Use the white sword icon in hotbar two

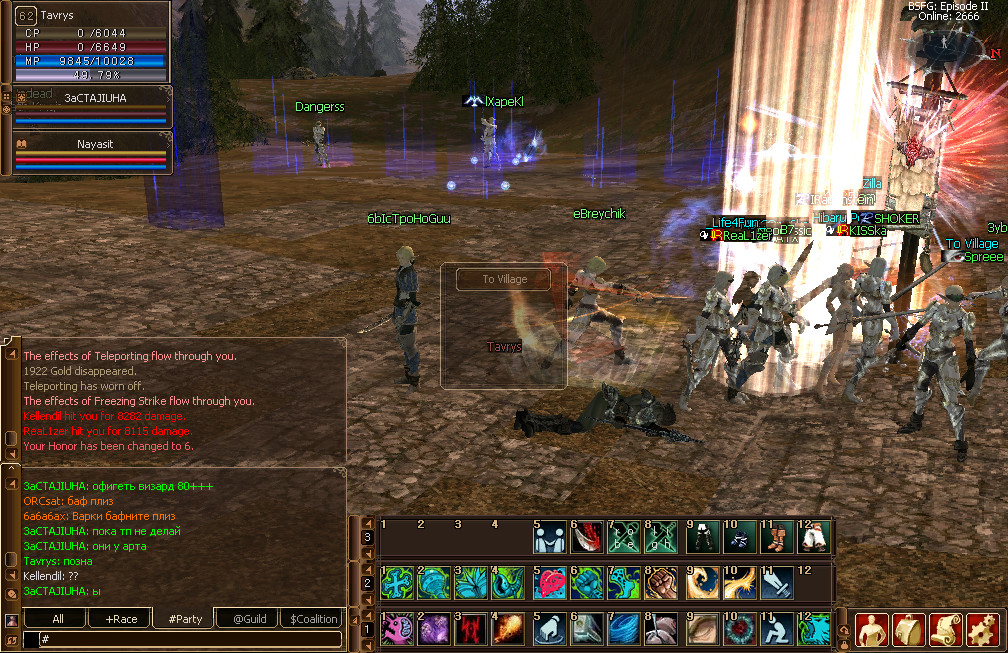(777, 582)
